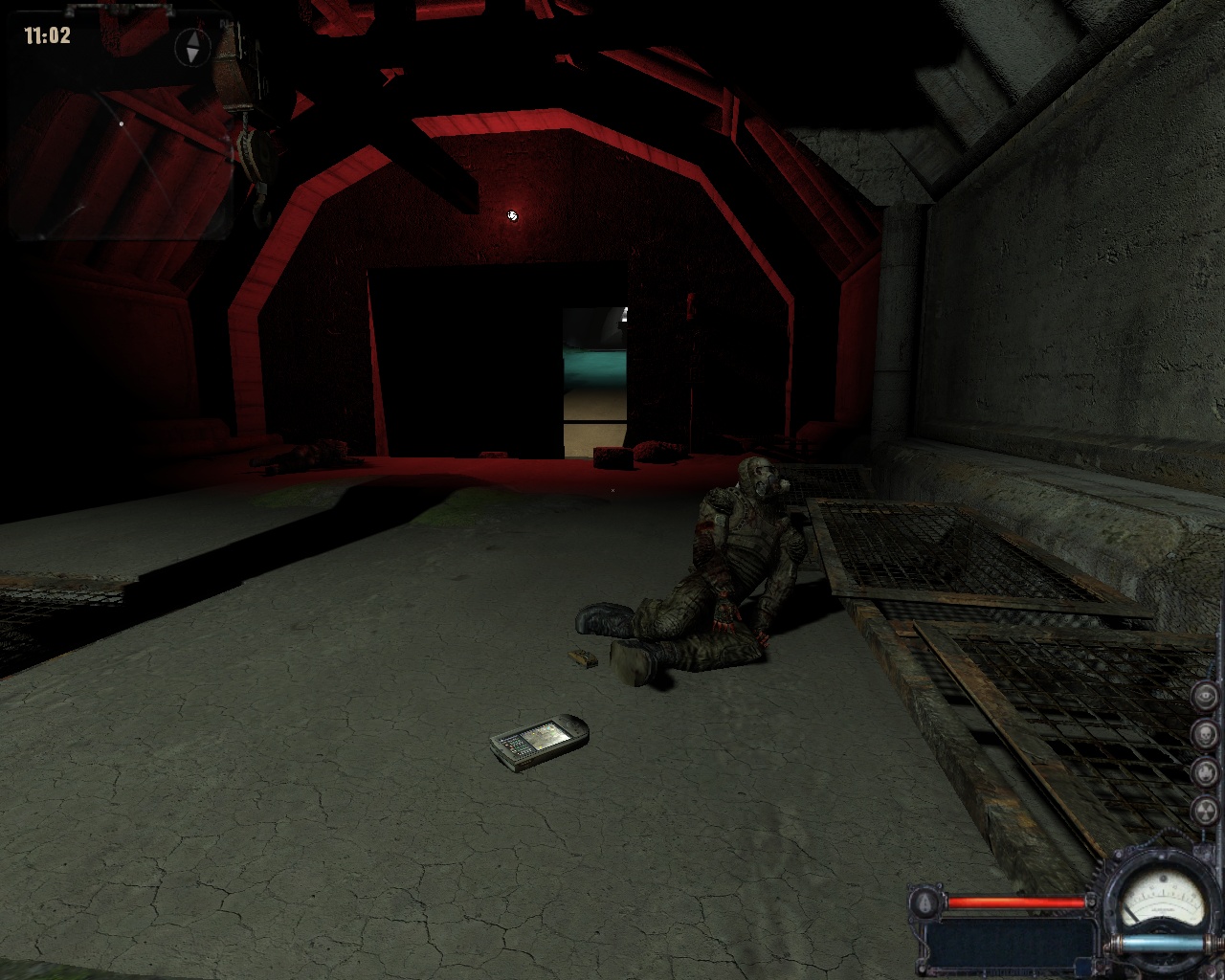Viewport: 1225px width, 980px height.
Task: Click the eye visibility status icon
Action: (1206, 696)
